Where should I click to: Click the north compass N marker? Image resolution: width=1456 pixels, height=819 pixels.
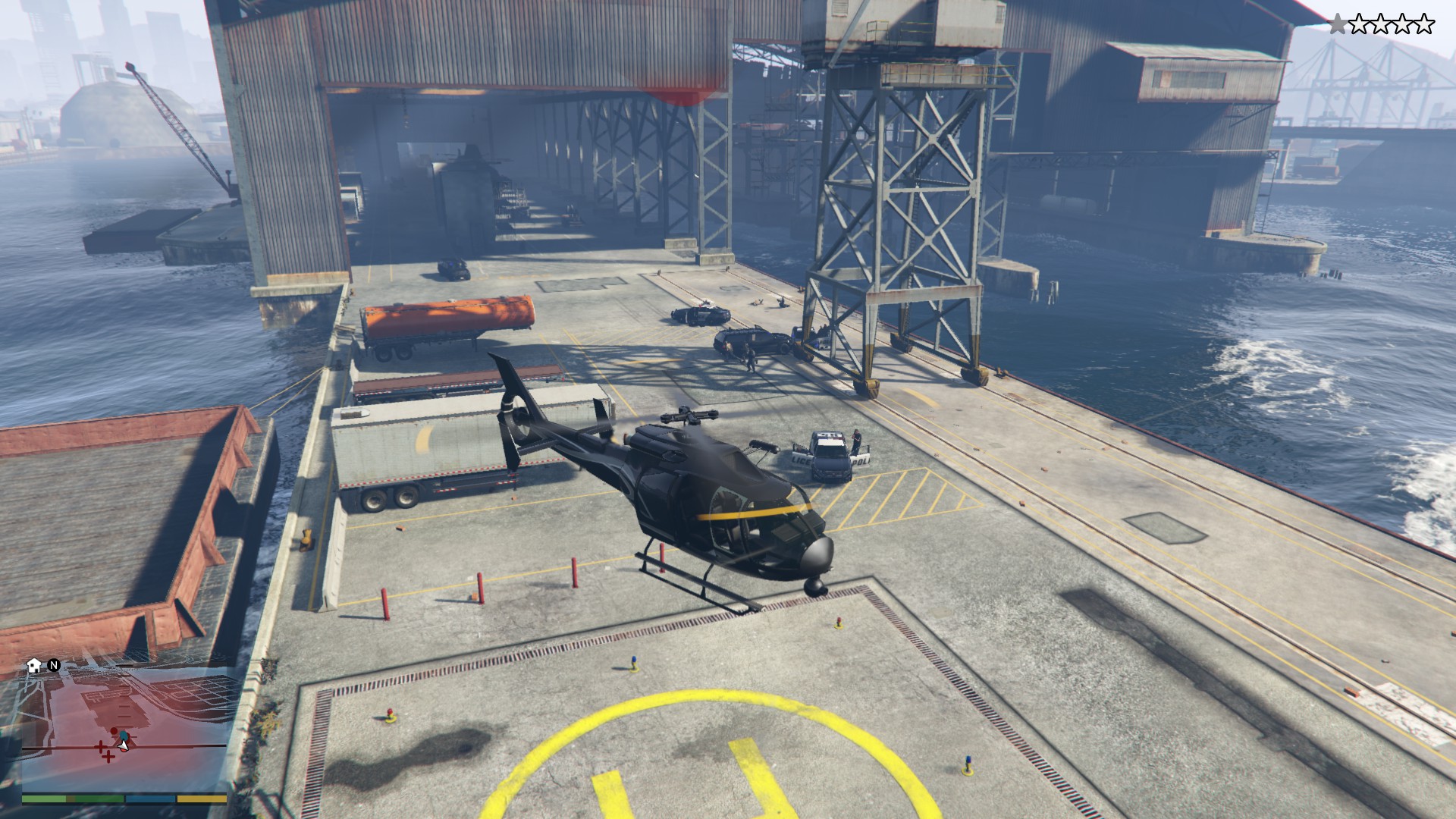click(x=54, y=665)
